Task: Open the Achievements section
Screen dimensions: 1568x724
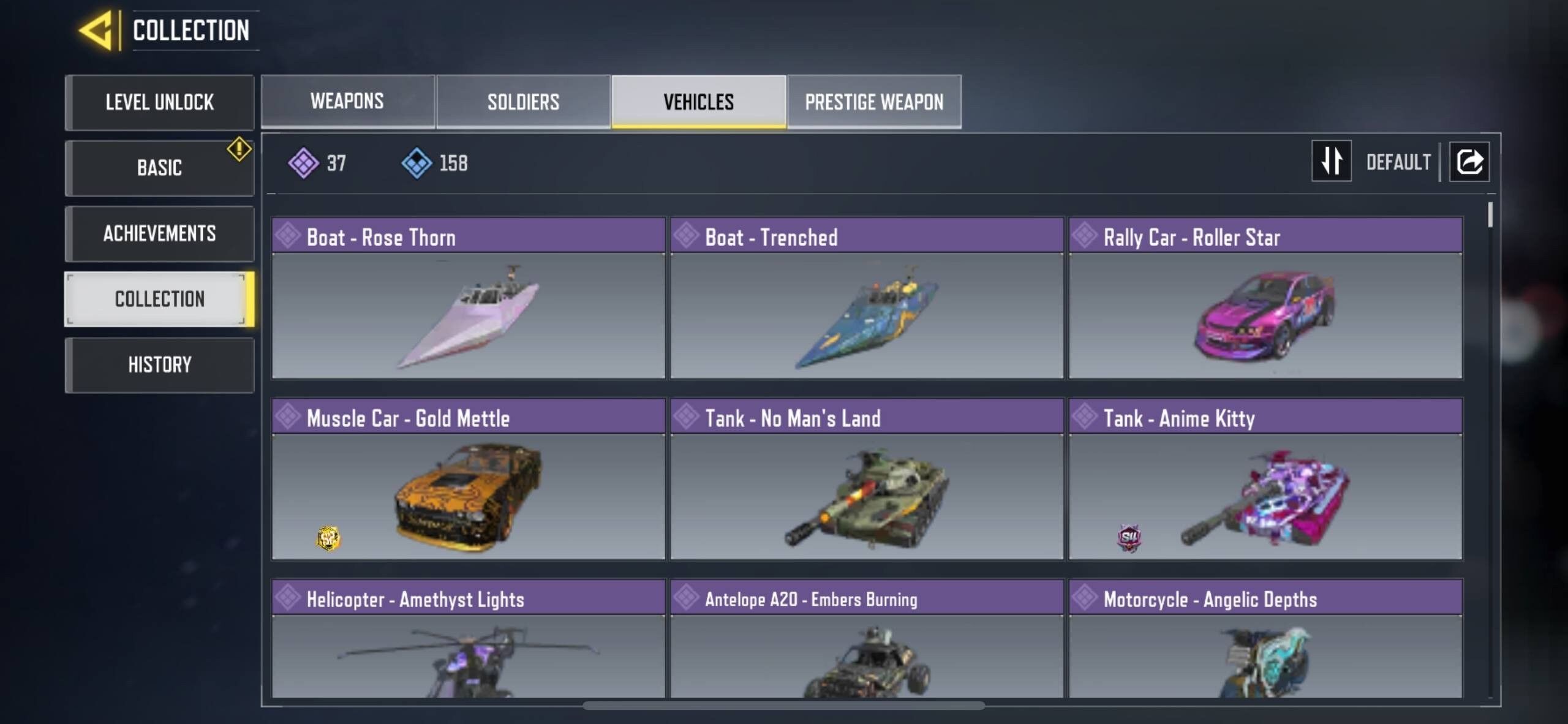Action: 159,233
